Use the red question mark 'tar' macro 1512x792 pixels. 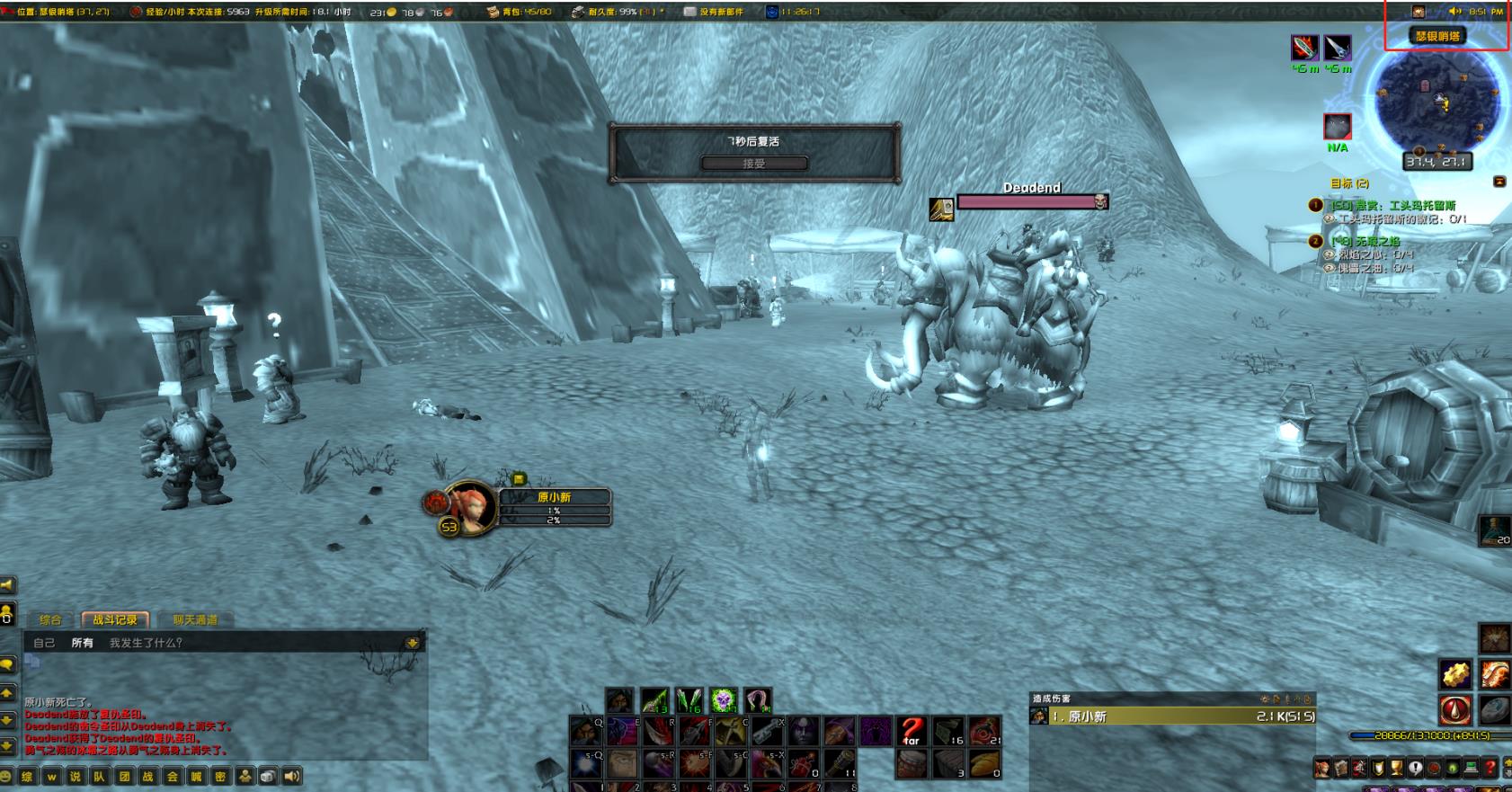click(x=912, y=732)
